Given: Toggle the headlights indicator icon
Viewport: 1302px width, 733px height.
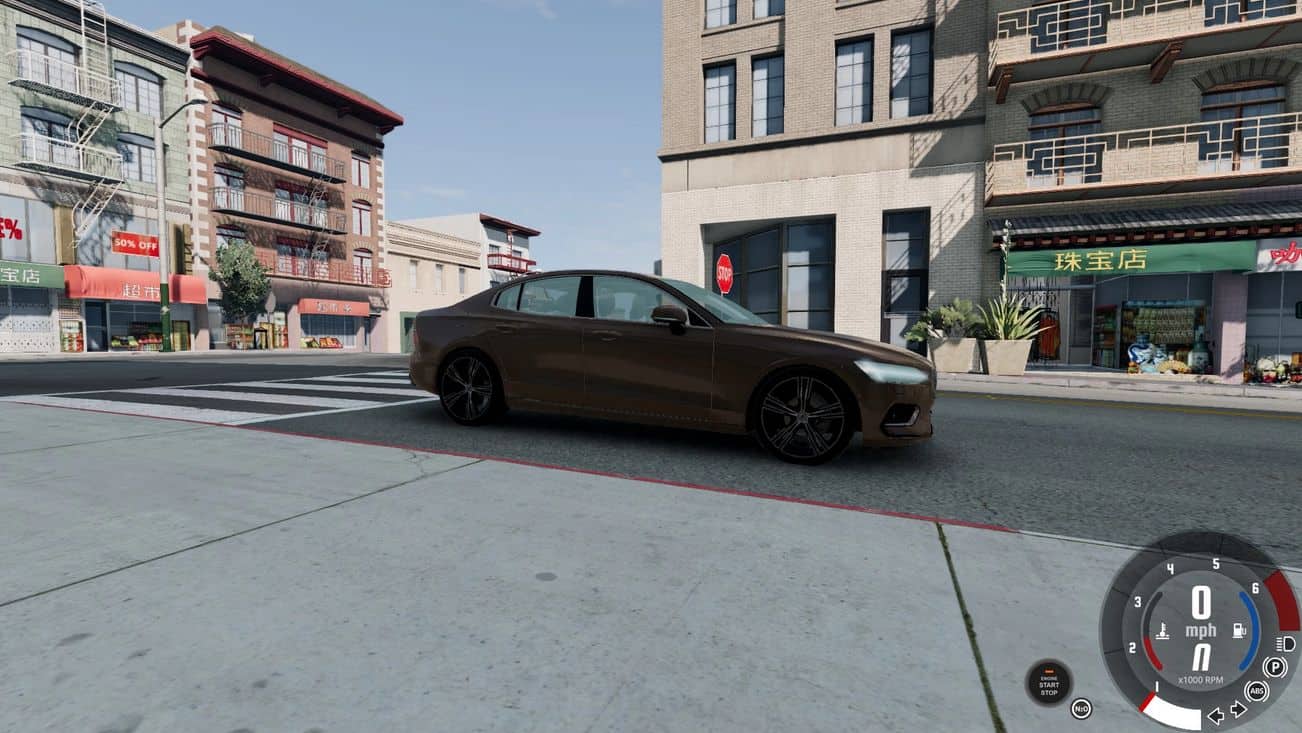Looking at the screenshot, I should tap(1286, 643).
